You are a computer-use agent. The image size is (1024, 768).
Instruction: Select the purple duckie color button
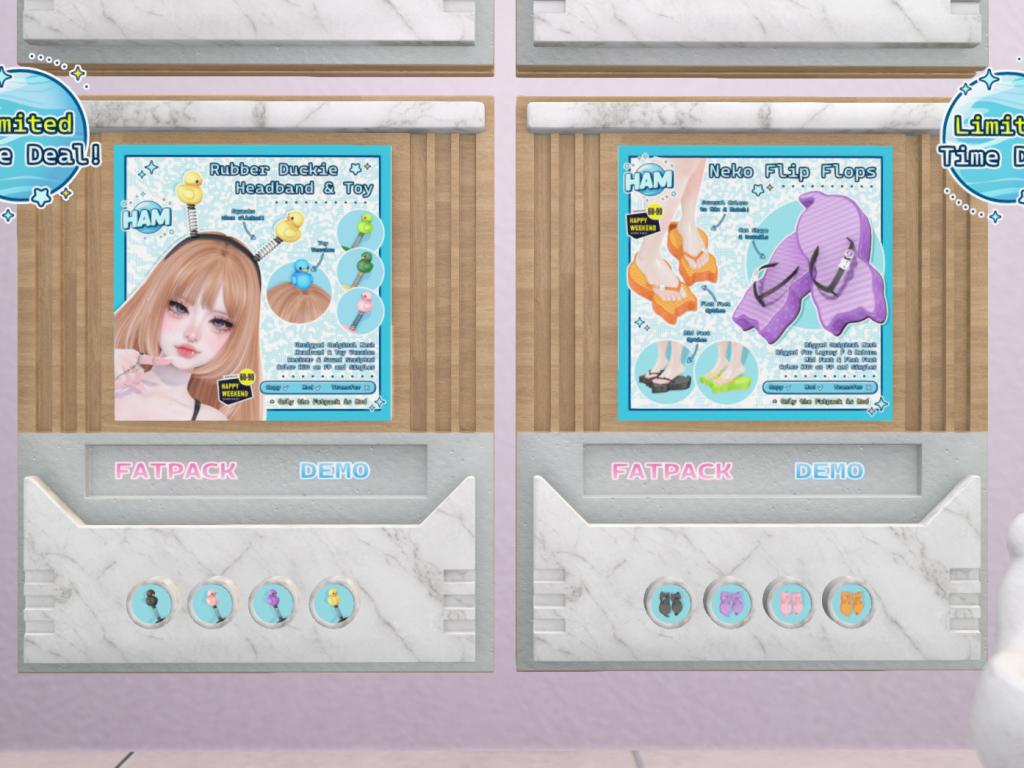(x=272, y=603)
